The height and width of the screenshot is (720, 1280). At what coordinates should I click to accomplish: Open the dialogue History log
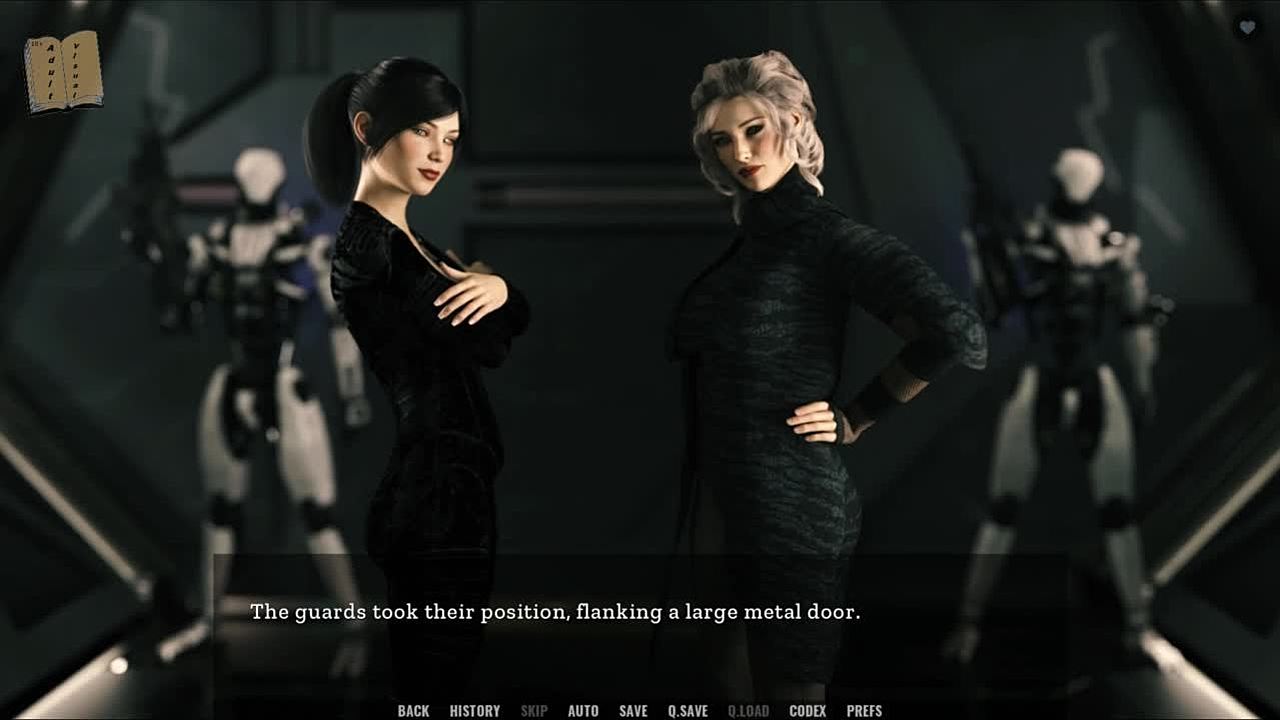tap(474, 711)
